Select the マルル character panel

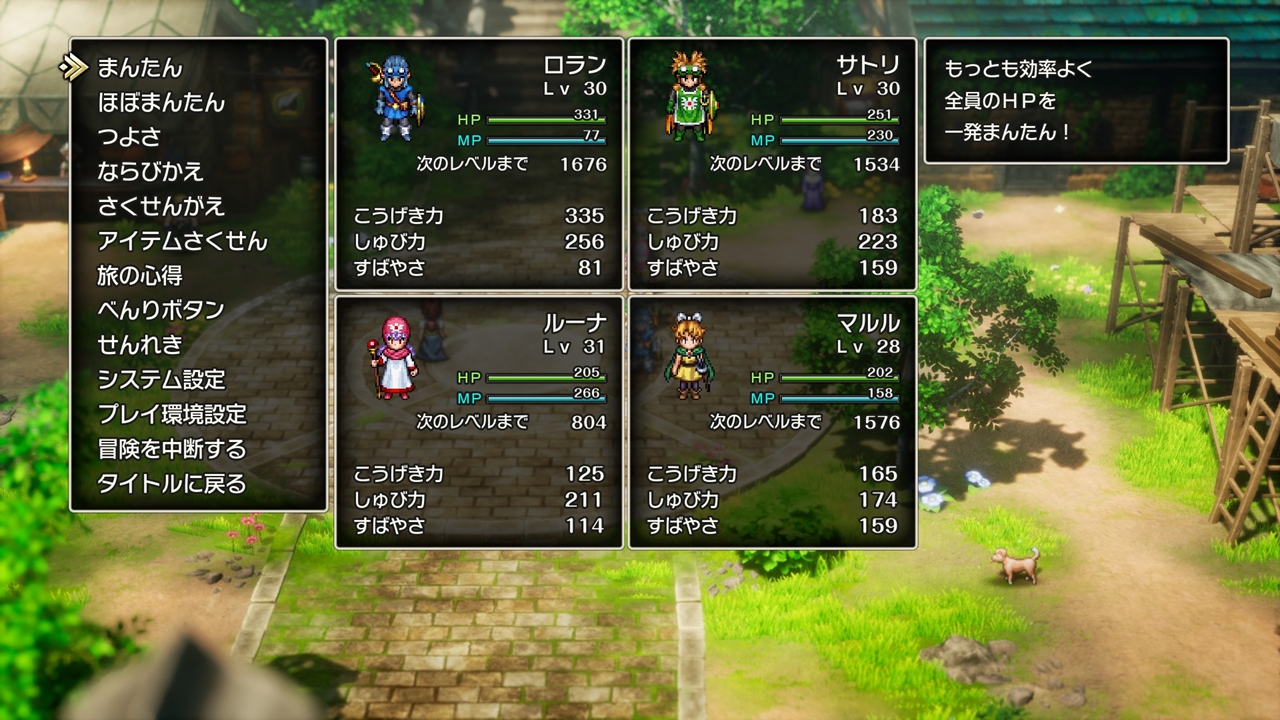tap(772, 422)
